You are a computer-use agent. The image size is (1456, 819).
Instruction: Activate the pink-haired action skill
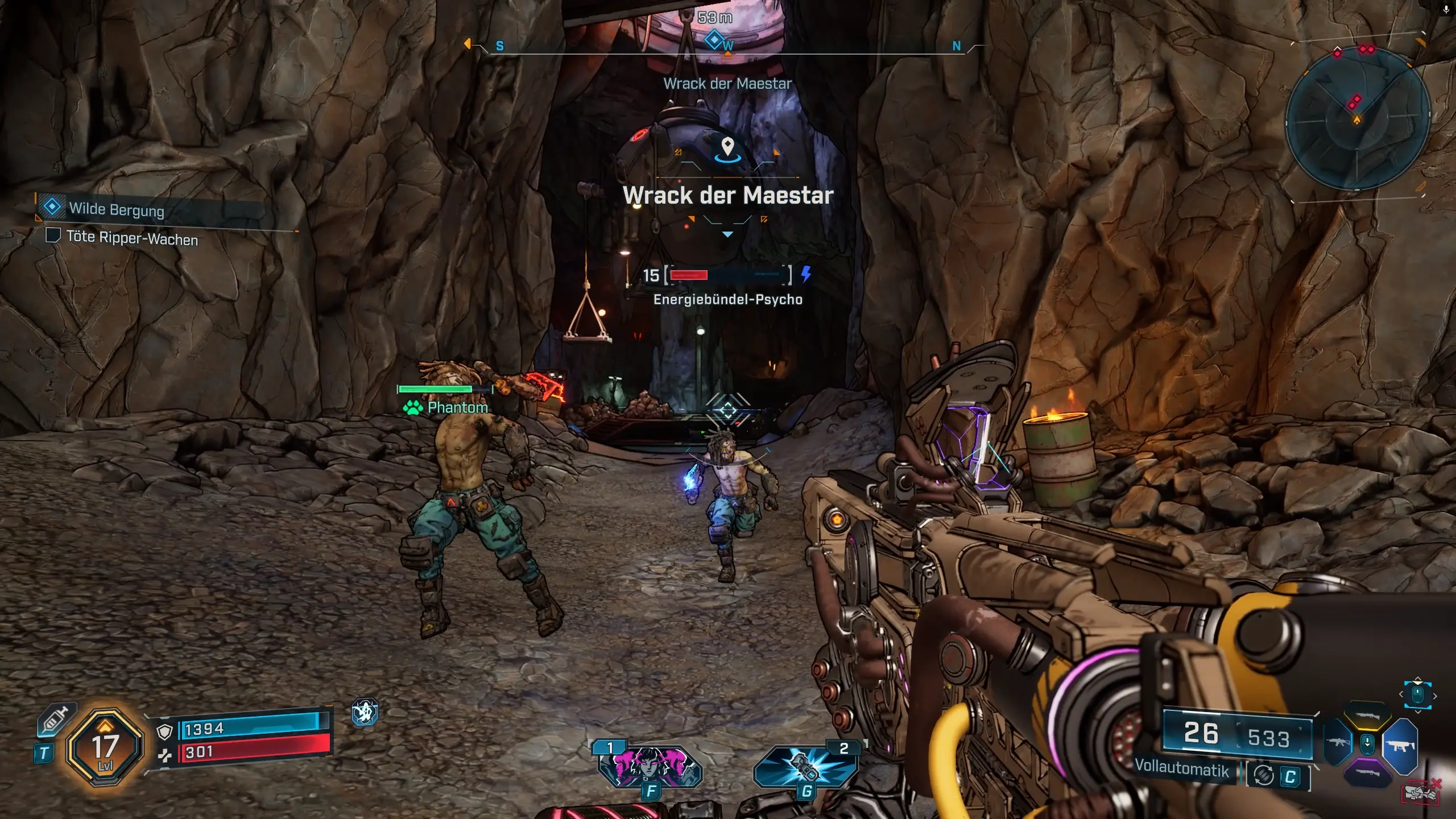(x=650, y=766)
